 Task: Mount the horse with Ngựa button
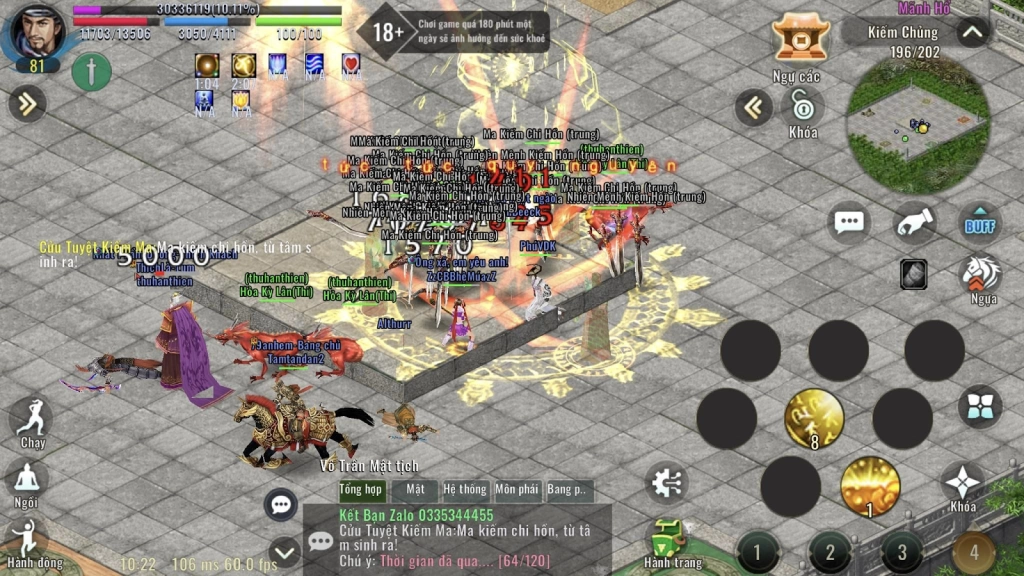(x=980, y=274)
